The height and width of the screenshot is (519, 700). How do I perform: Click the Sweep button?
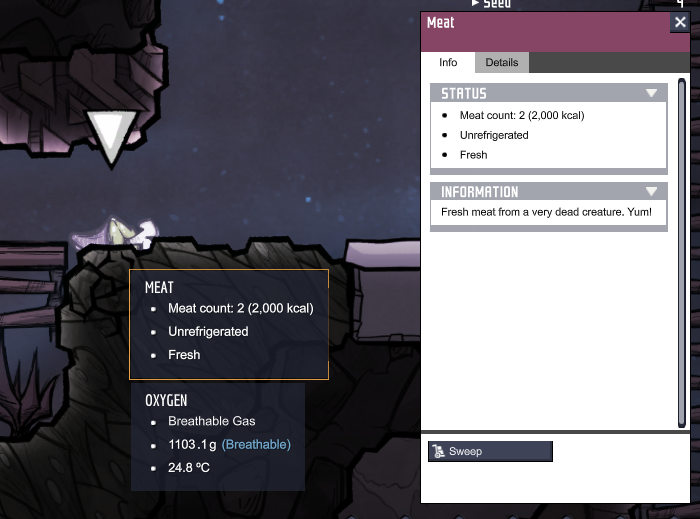click(x=490, y=451)
